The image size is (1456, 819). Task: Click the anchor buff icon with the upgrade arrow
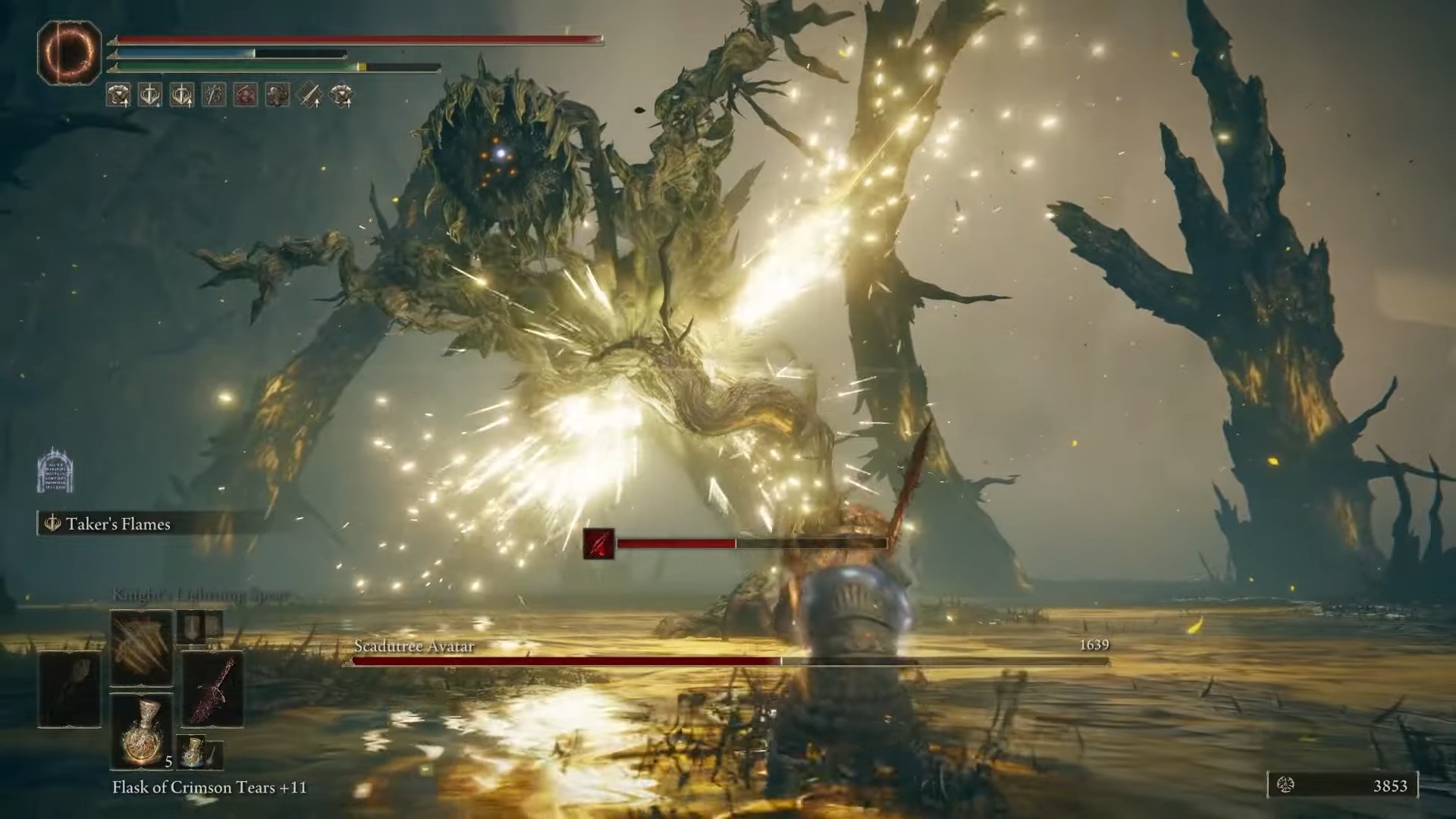180,93
